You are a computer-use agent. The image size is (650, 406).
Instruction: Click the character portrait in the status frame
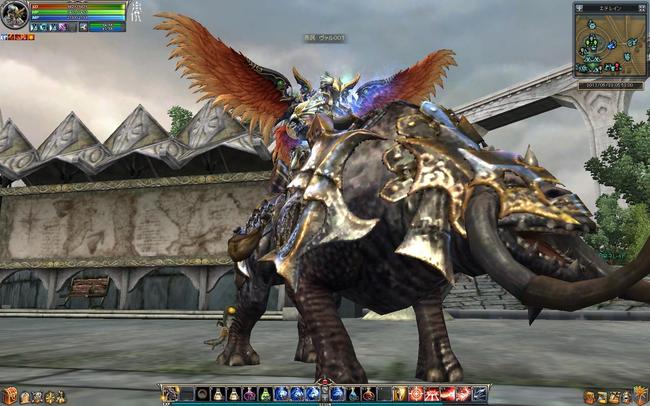(14, 14)
